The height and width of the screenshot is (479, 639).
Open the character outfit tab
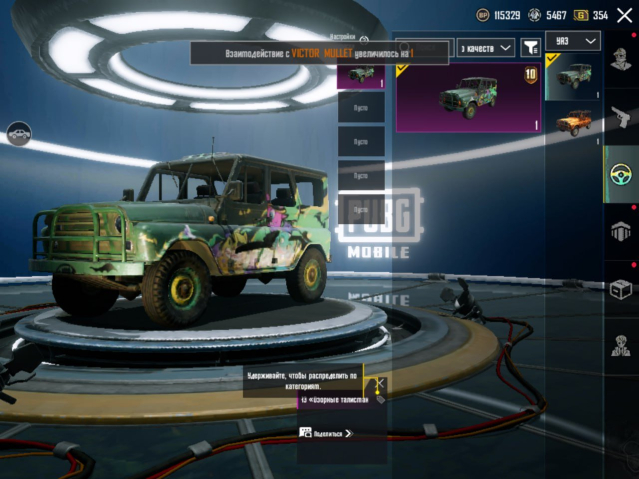(x=621, y=60)
